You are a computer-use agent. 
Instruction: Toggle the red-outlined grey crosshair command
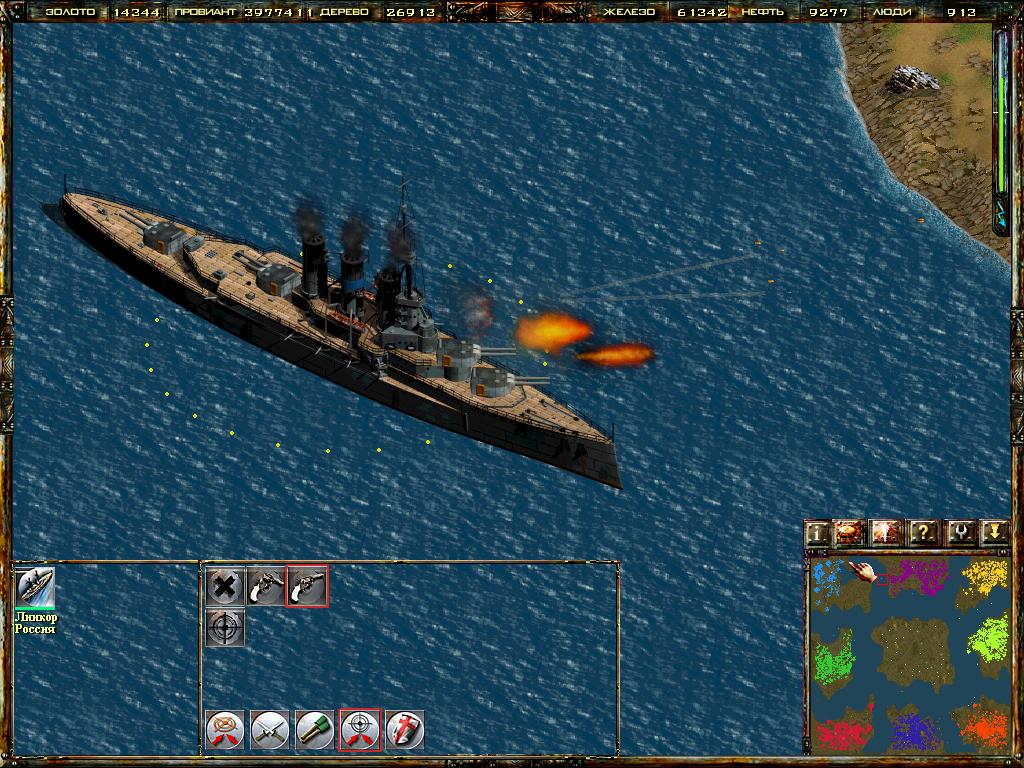360,729
